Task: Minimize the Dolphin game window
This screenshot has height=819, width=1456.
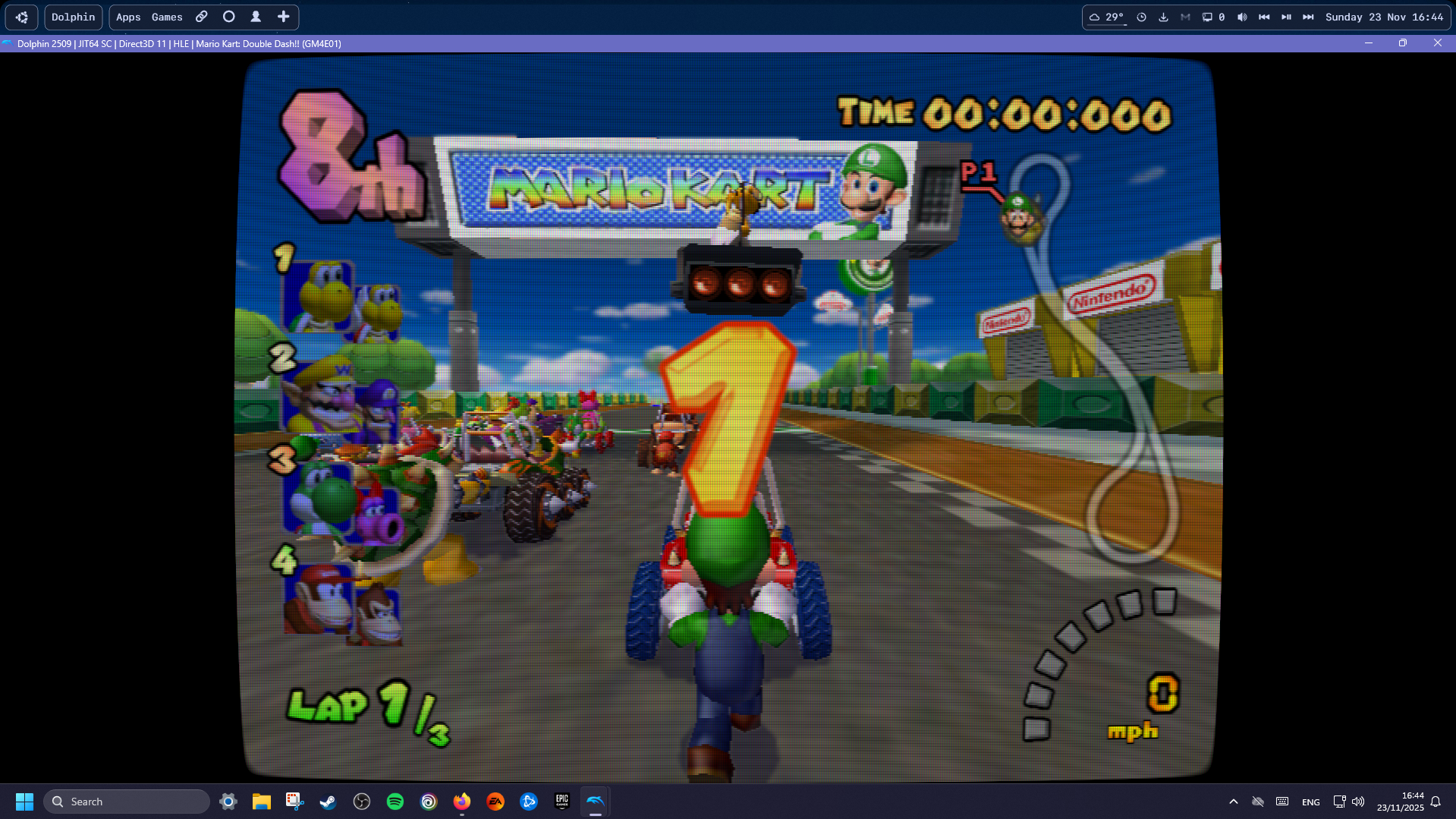Action: pos(1369,43)
